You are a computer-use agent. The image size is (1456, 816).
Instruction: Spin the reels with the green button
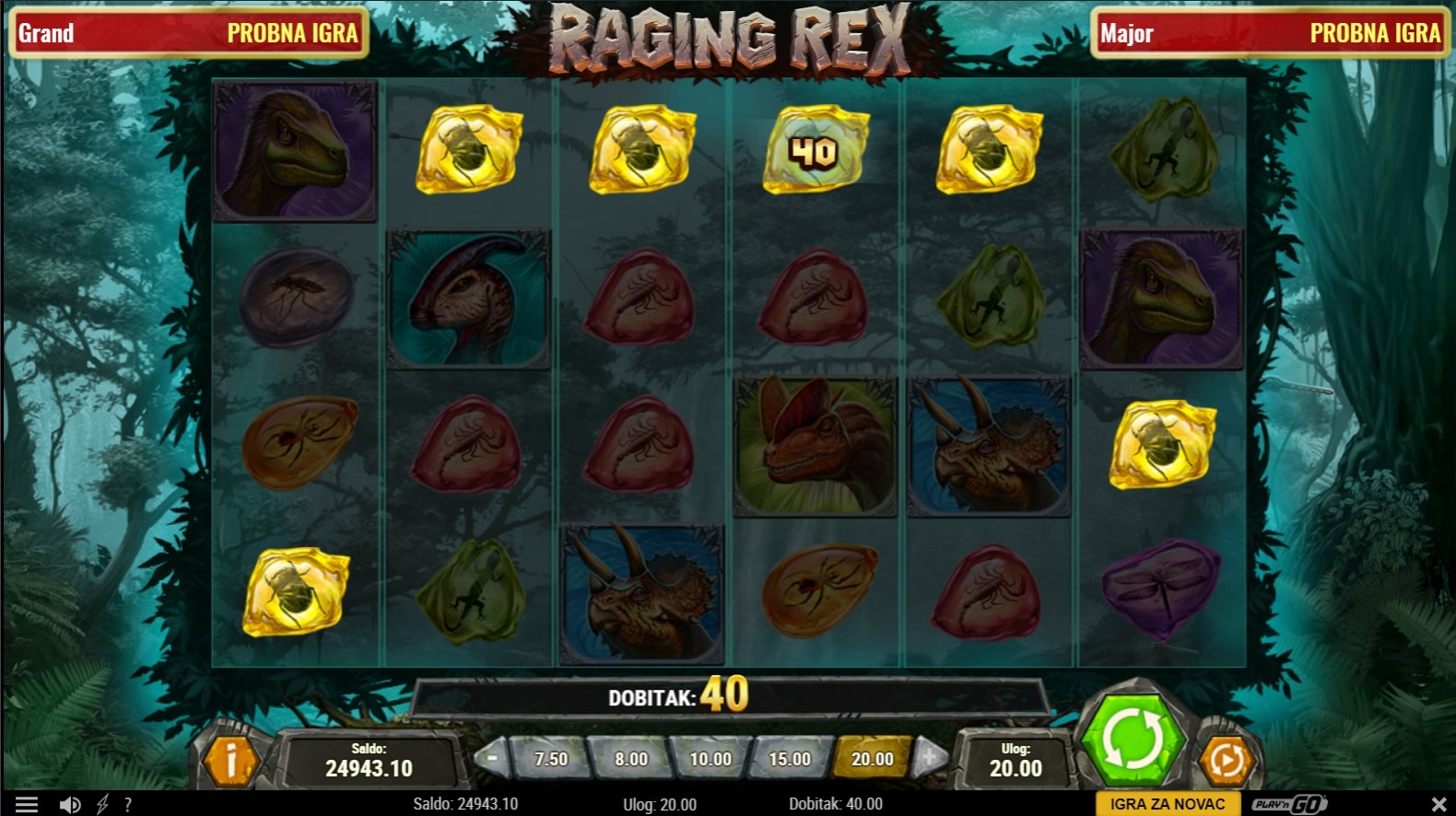pyautogui.click(x=1133, y=741)
